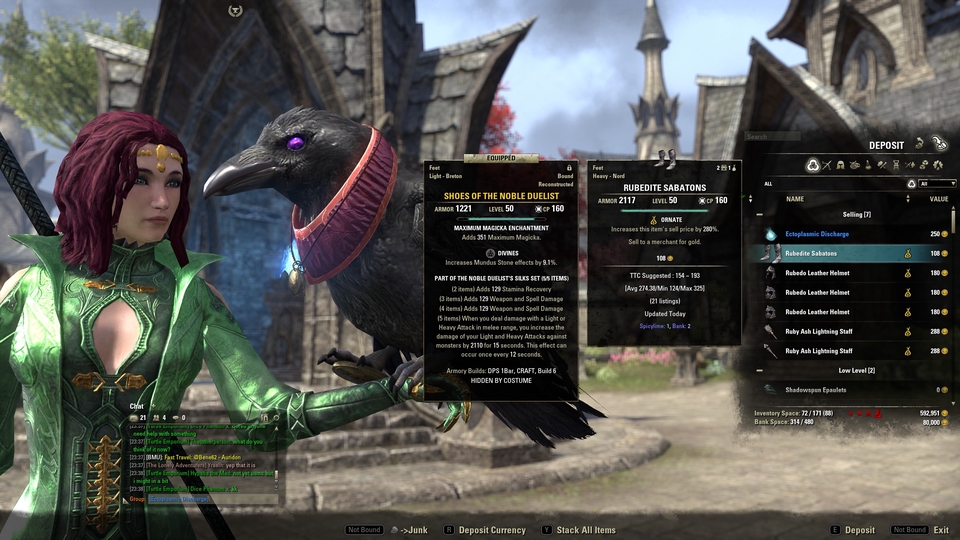The image size is (960, 540).
Task: Switch to the Withdraw bank tab
Action: pyautogui.click(x=919, y=144)
